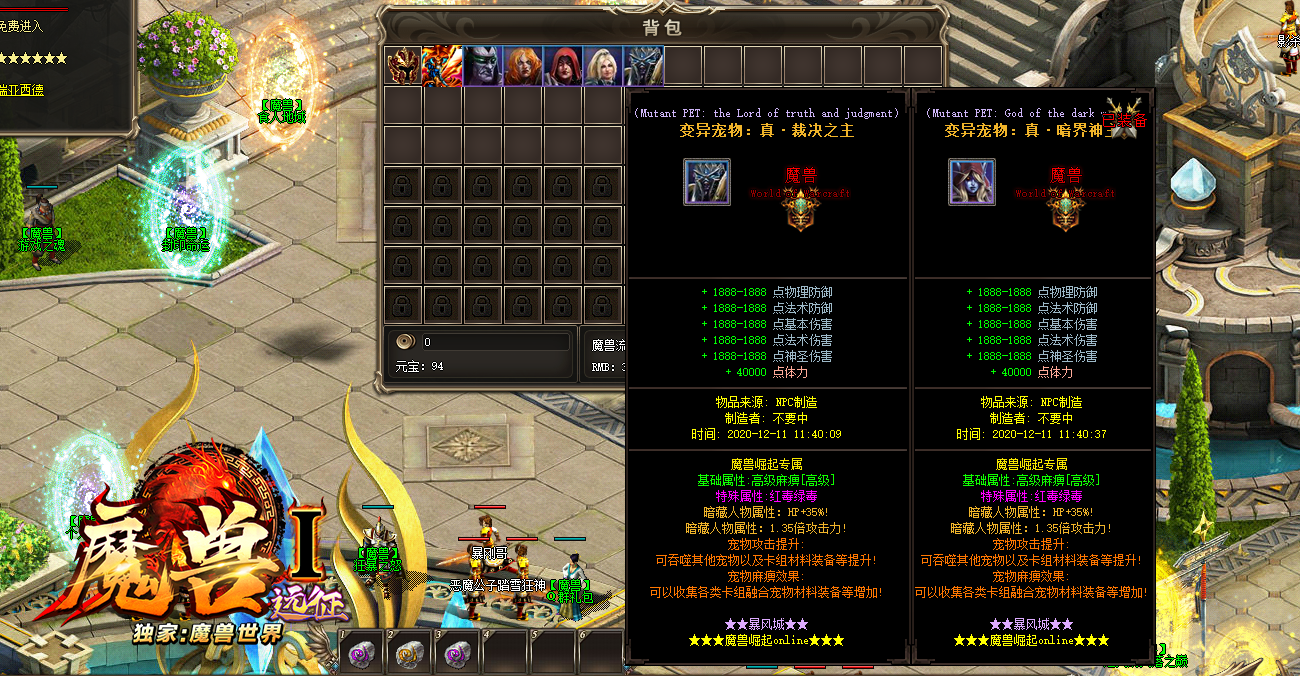Use the purple swirl stone in hotbar slot 1
This screenshot has width=1300, height=676.
point(362,654)
